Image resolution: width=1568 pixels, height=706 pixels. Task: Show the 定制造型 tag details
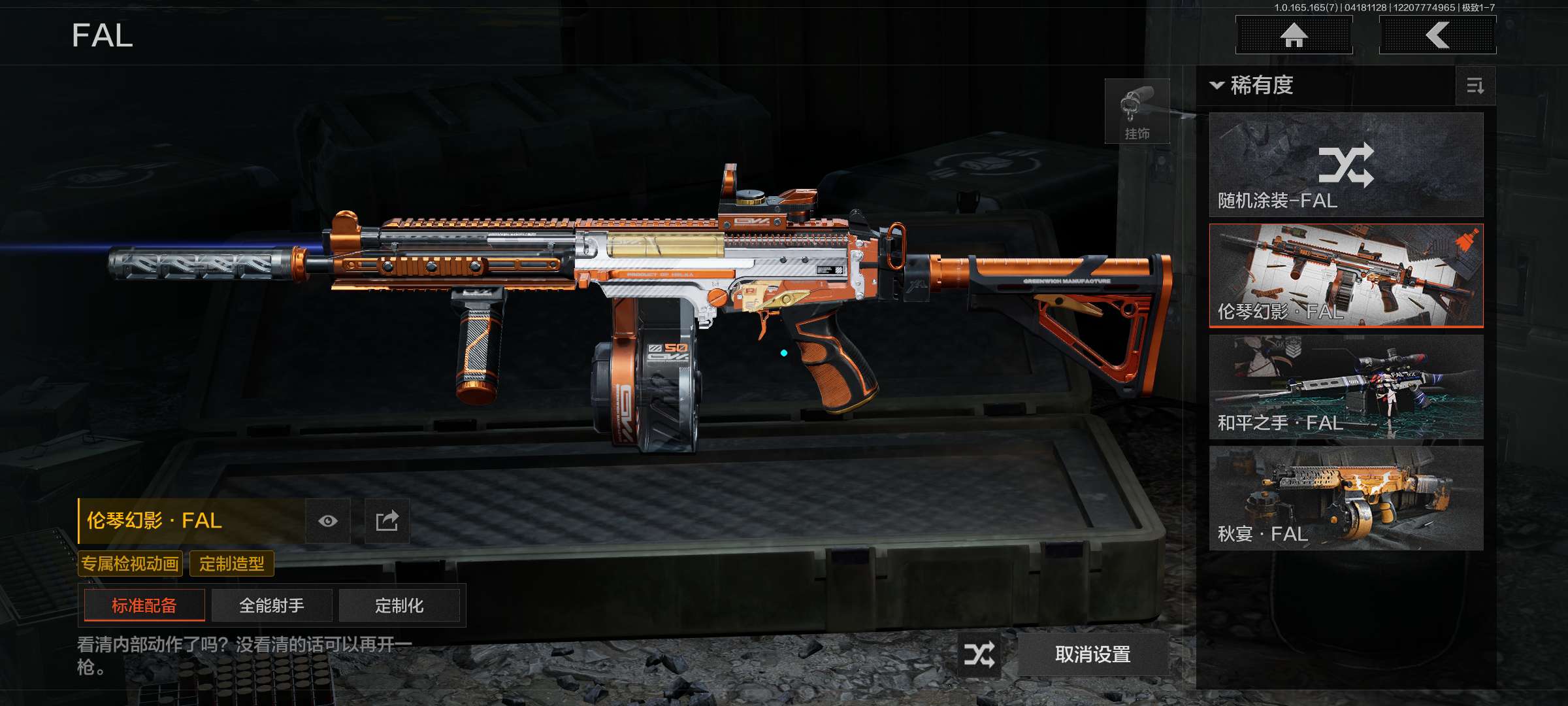(232, 563)
